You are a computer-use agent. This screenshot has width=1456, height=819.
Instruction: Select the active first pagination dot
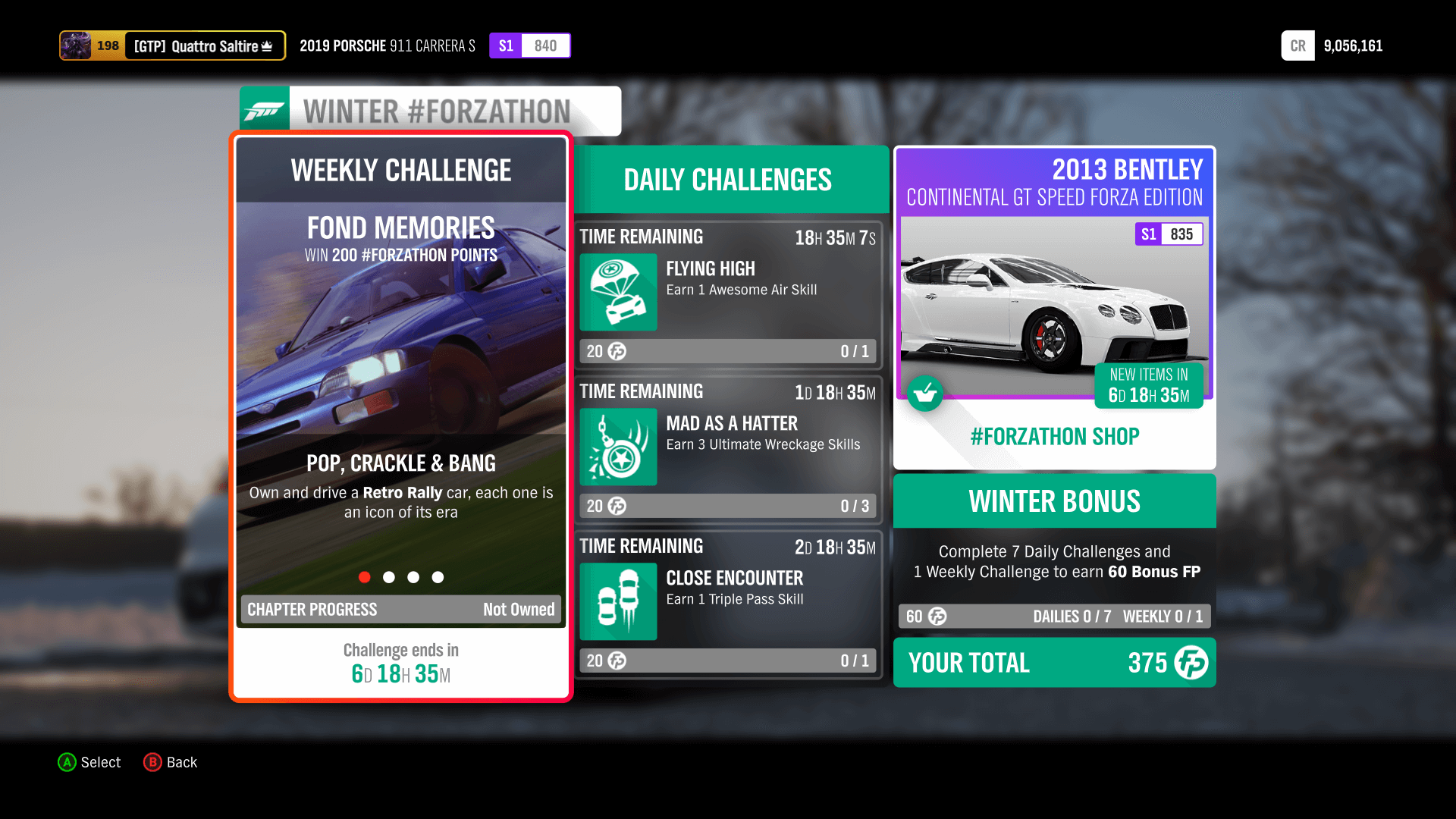[365, 577]
